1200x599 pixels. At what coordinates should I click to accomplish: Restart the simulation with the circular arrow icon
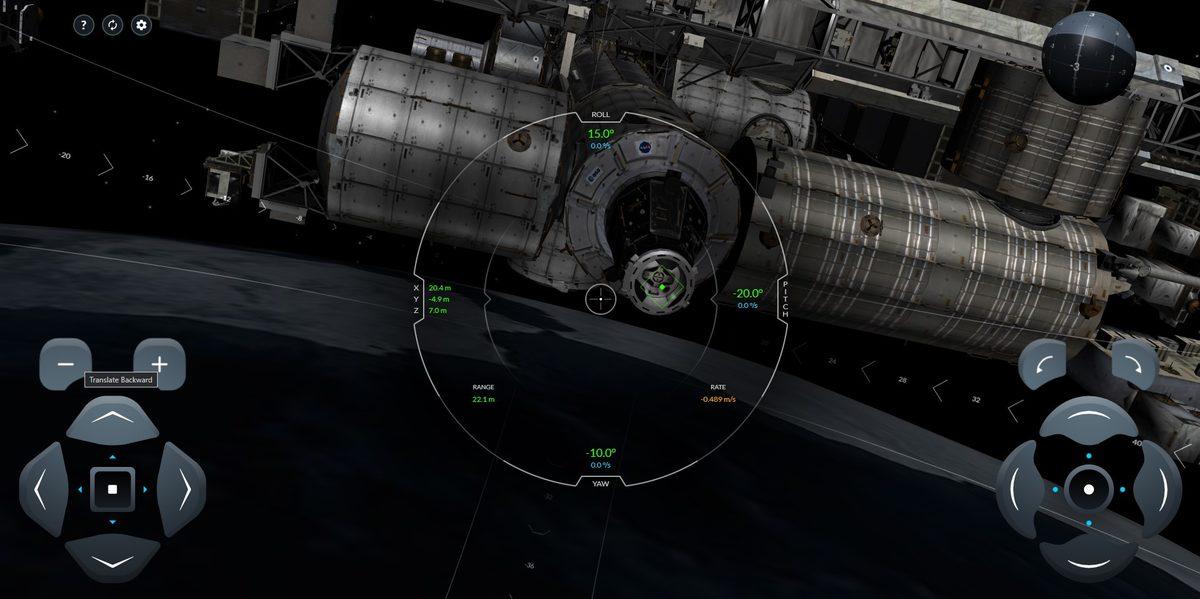tap(113, 25)
